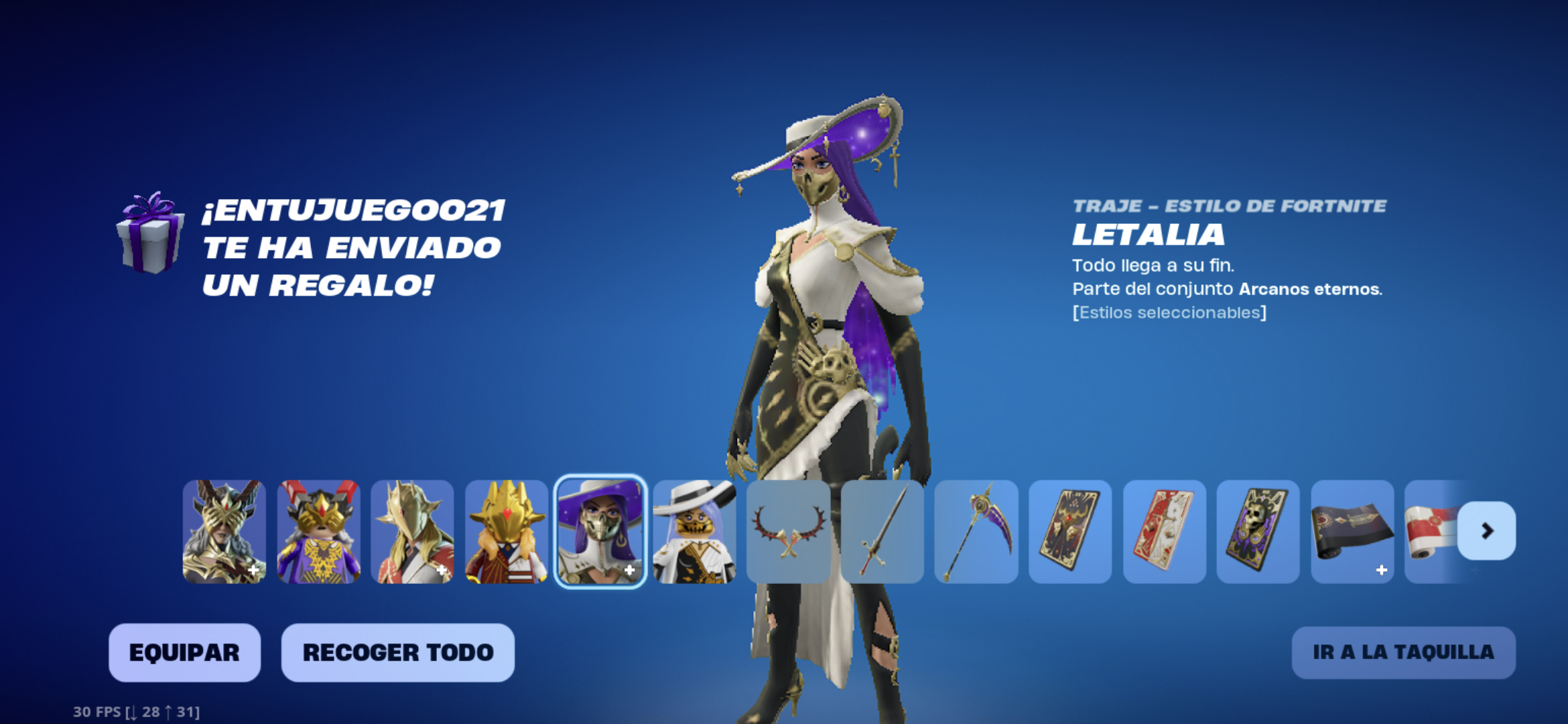The height and width of the screenshot is (724, 1568).
Task: Show more gift items with the right arrow
Action: 1486,531
